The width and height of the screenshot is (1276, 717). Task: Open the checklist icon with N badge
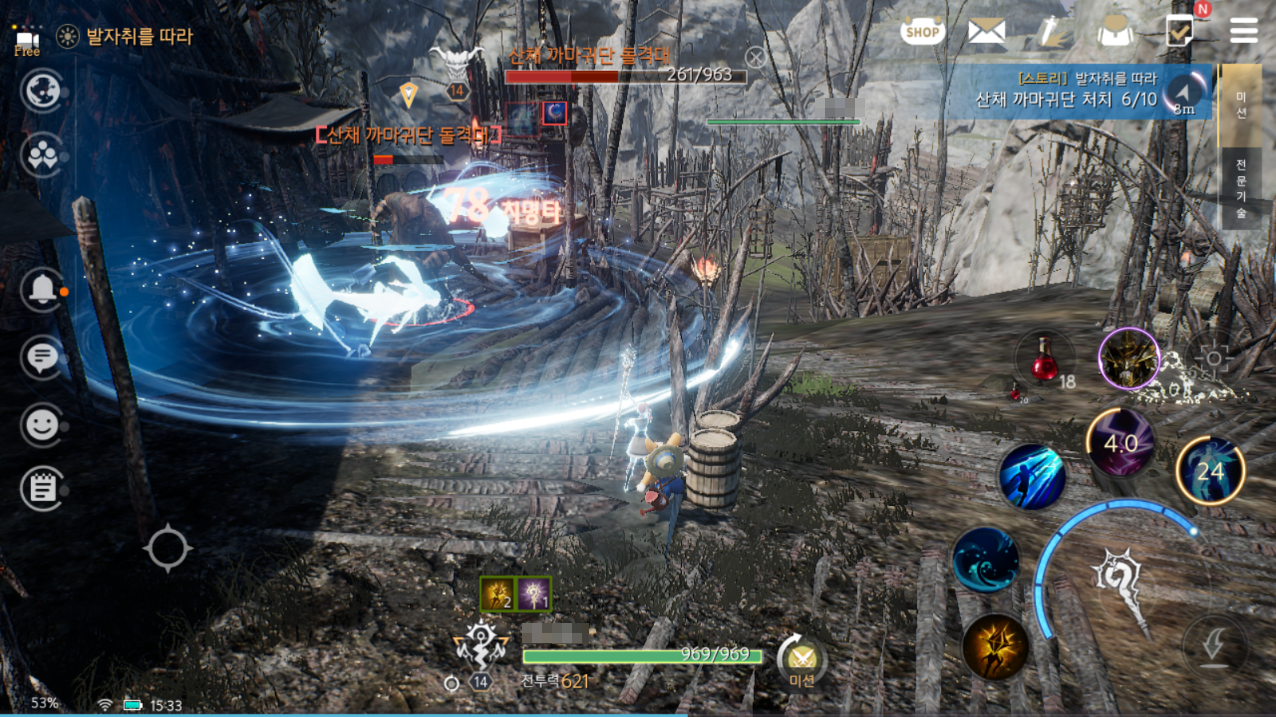coord(1180,31)
